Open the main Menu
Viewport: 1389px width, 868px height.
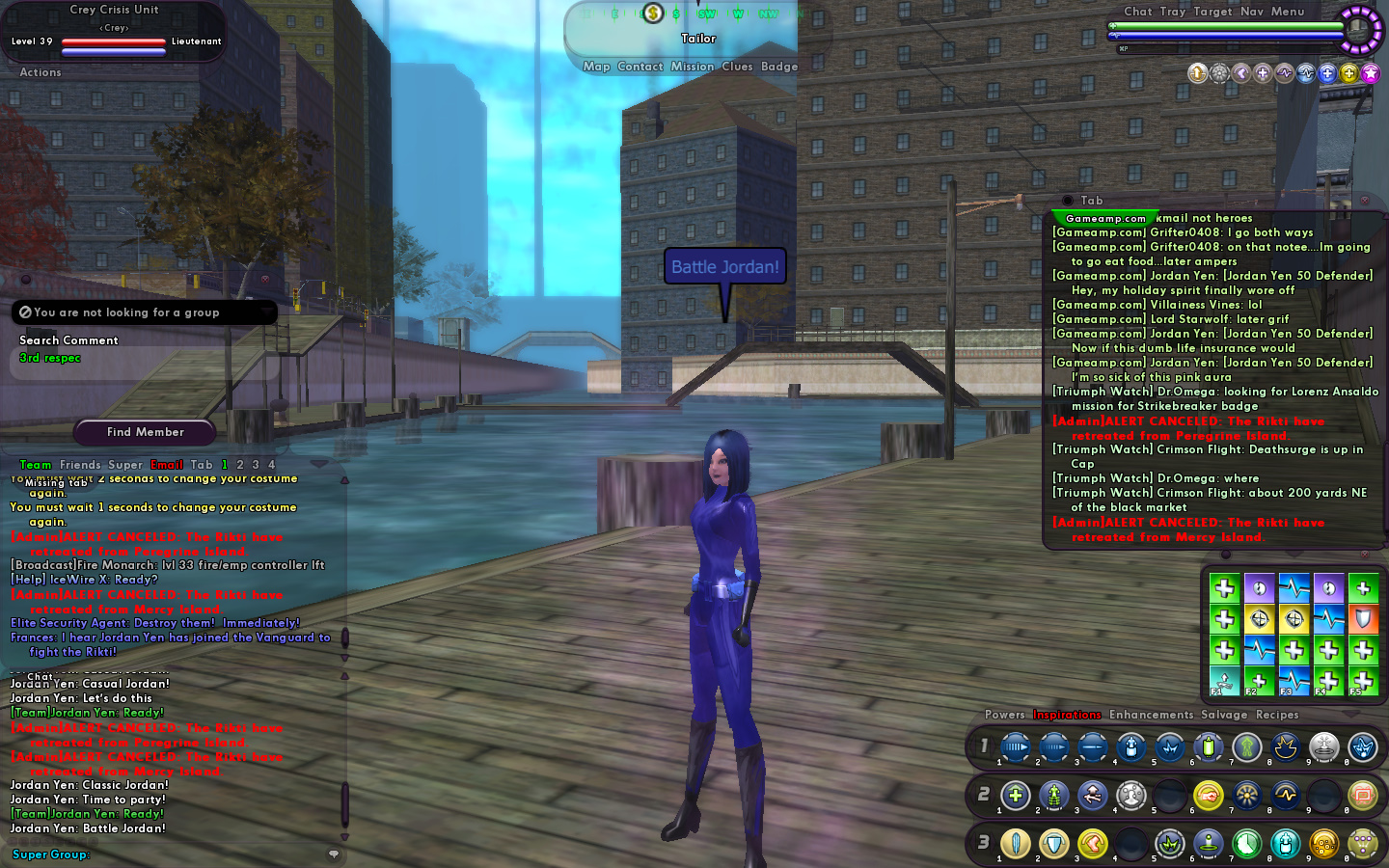(1288, 12)
